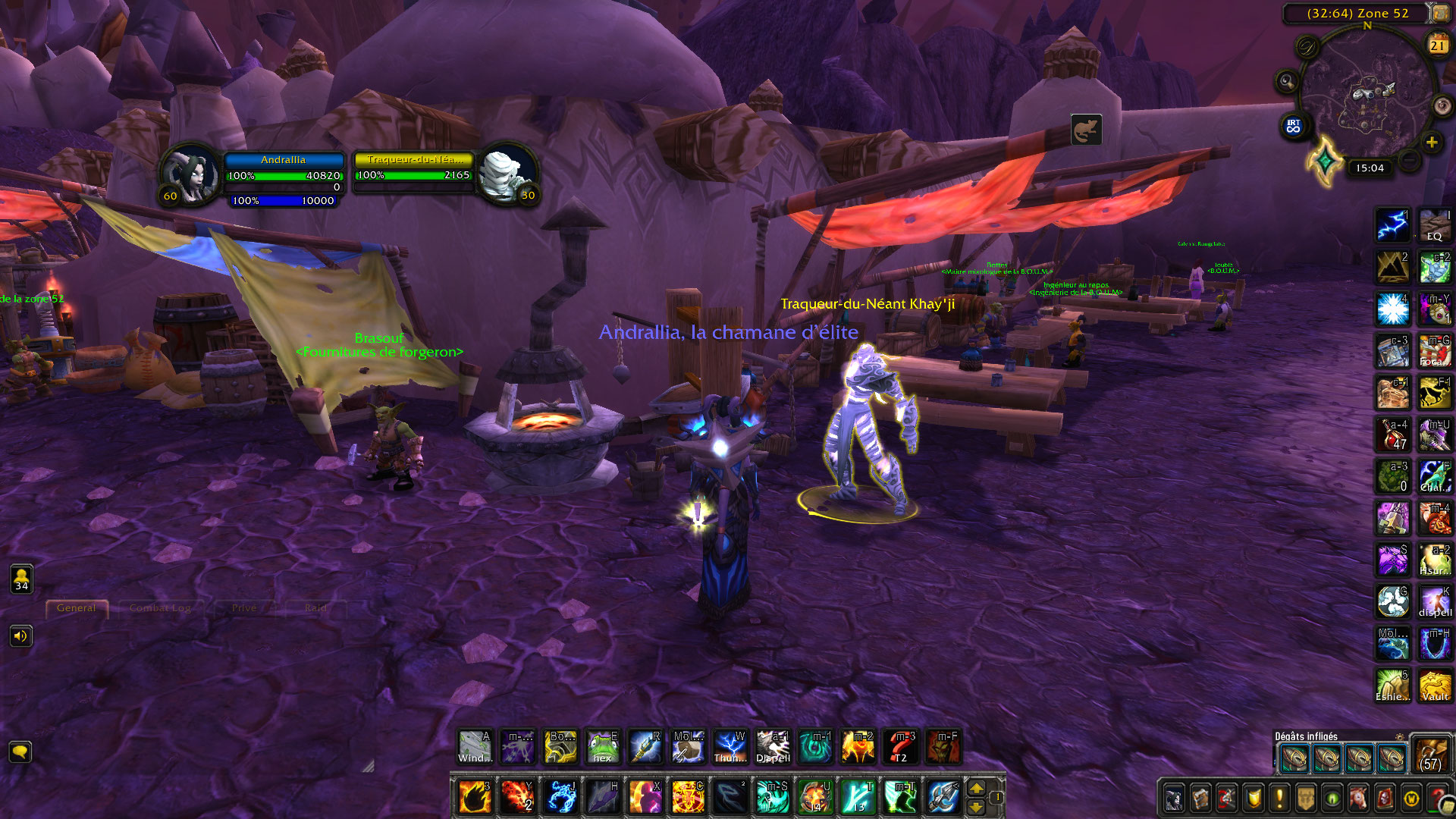Open the spellbook from the micro menu
This screenshot has height=819, width=1456.
(x=1200, y=797)
